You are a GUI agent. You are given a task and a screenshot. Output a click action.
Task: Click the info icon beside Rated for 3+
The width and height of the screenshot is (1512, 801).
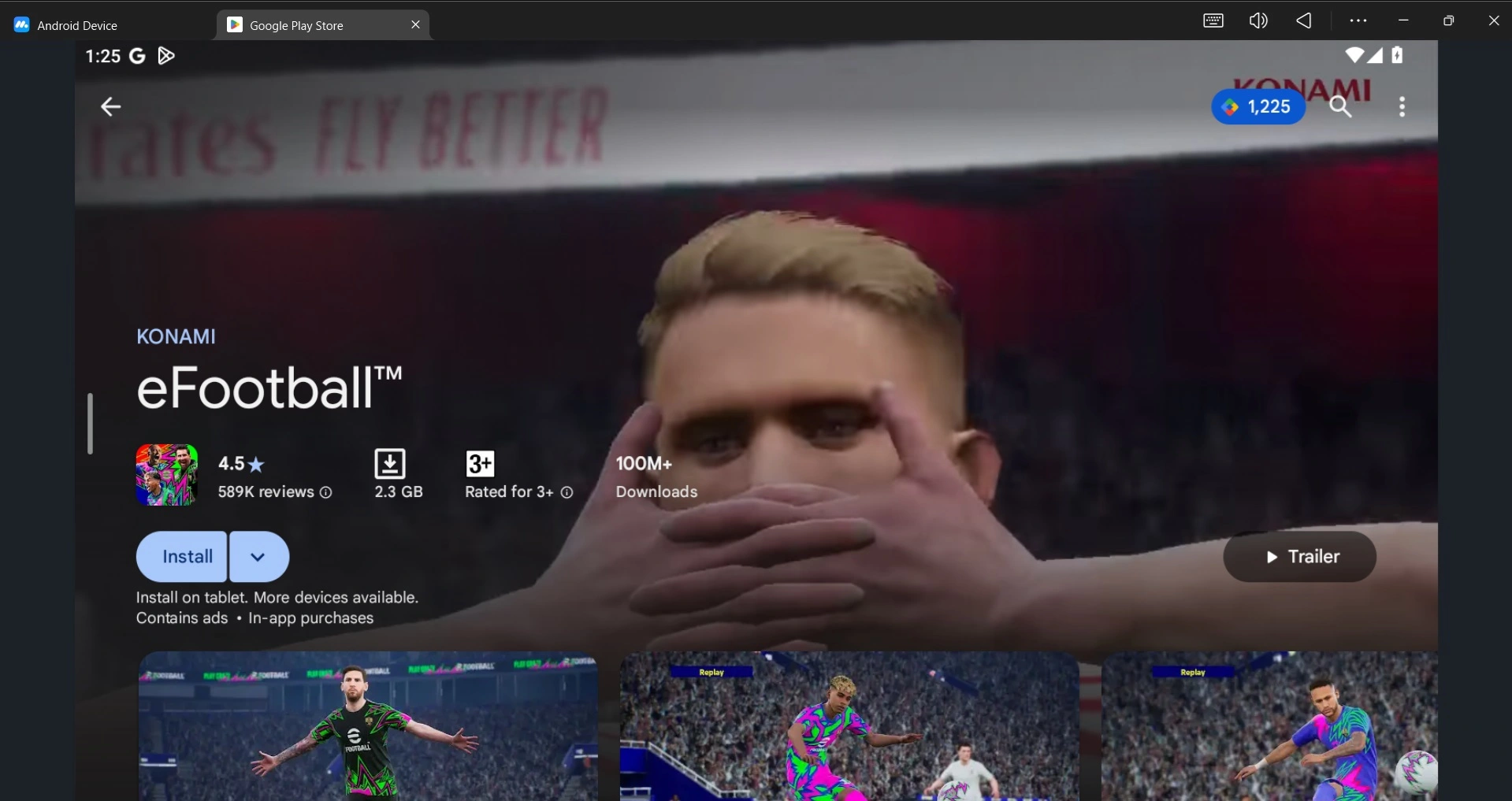click(x=567, y=492)
